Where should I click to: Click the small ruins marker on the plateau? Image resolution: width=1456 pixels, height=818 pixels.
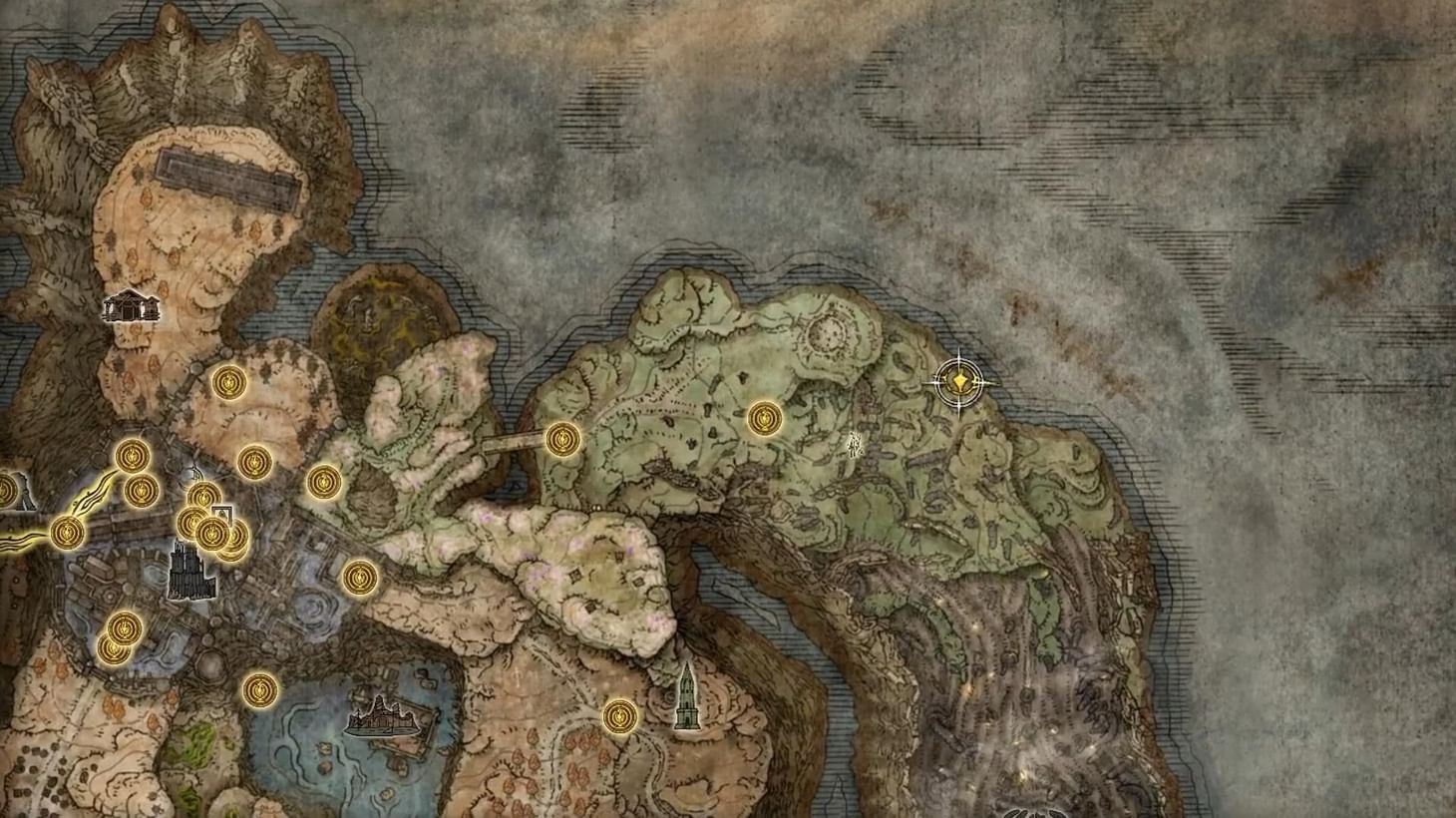(x=855, y=444)
